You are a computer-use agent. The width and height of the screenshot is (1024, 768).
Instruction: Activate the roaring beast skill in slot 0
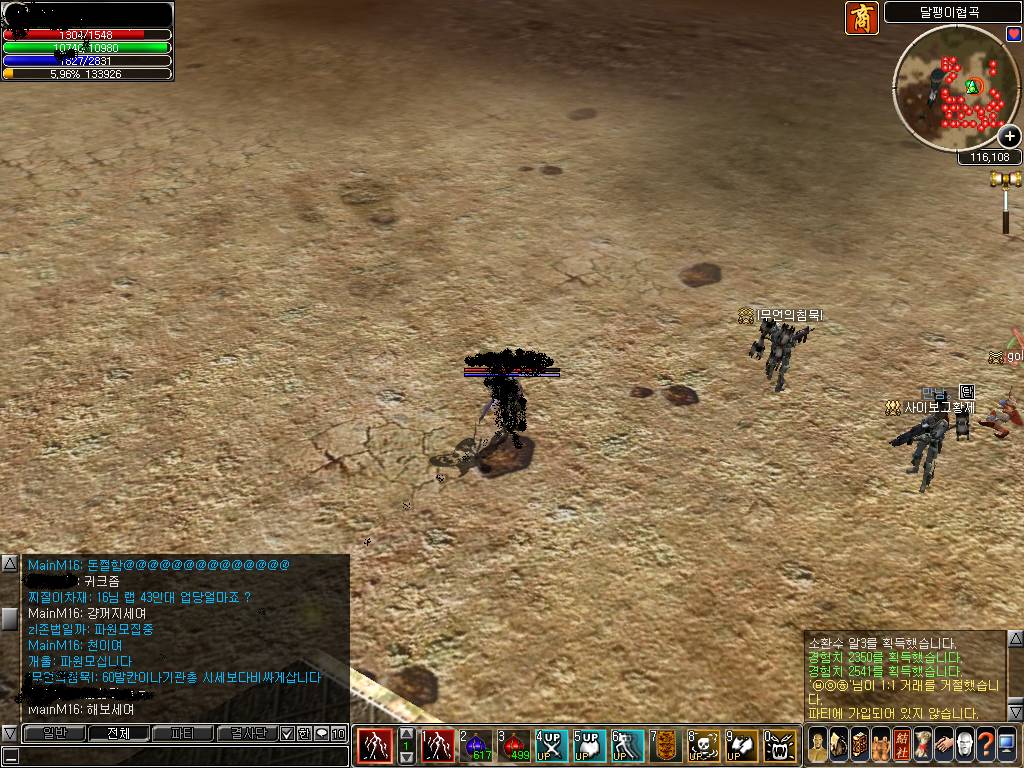point(781,746)
